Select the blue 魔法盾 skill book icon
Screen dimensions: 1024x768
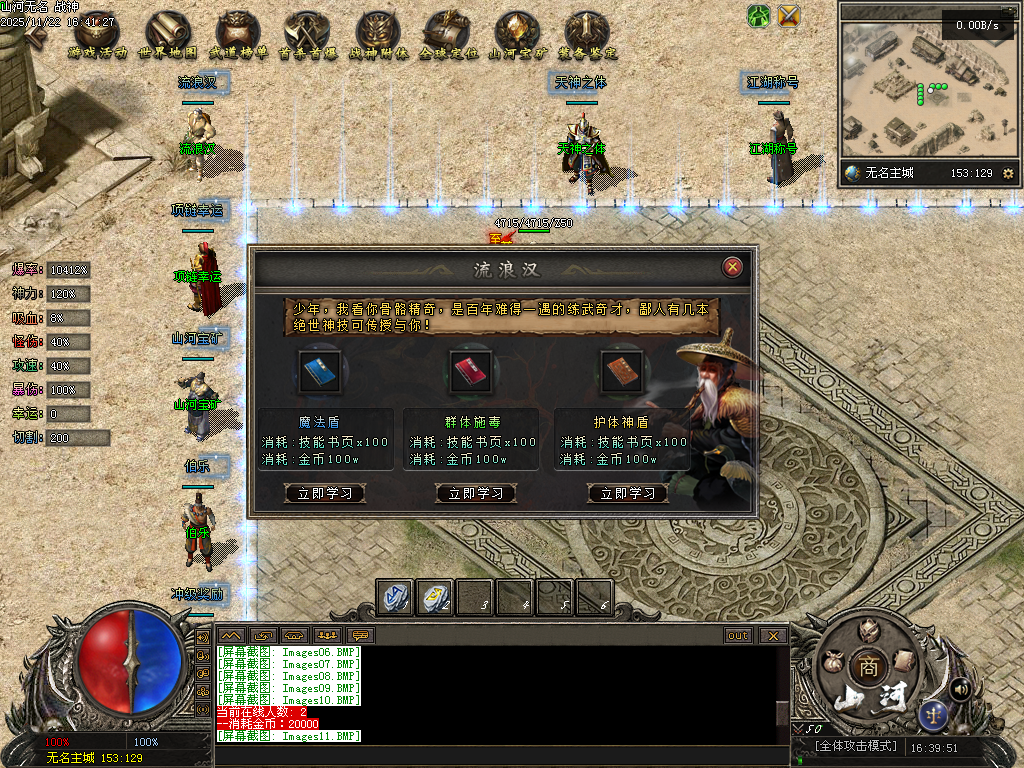pyautogui.click(x=321, y=369)
